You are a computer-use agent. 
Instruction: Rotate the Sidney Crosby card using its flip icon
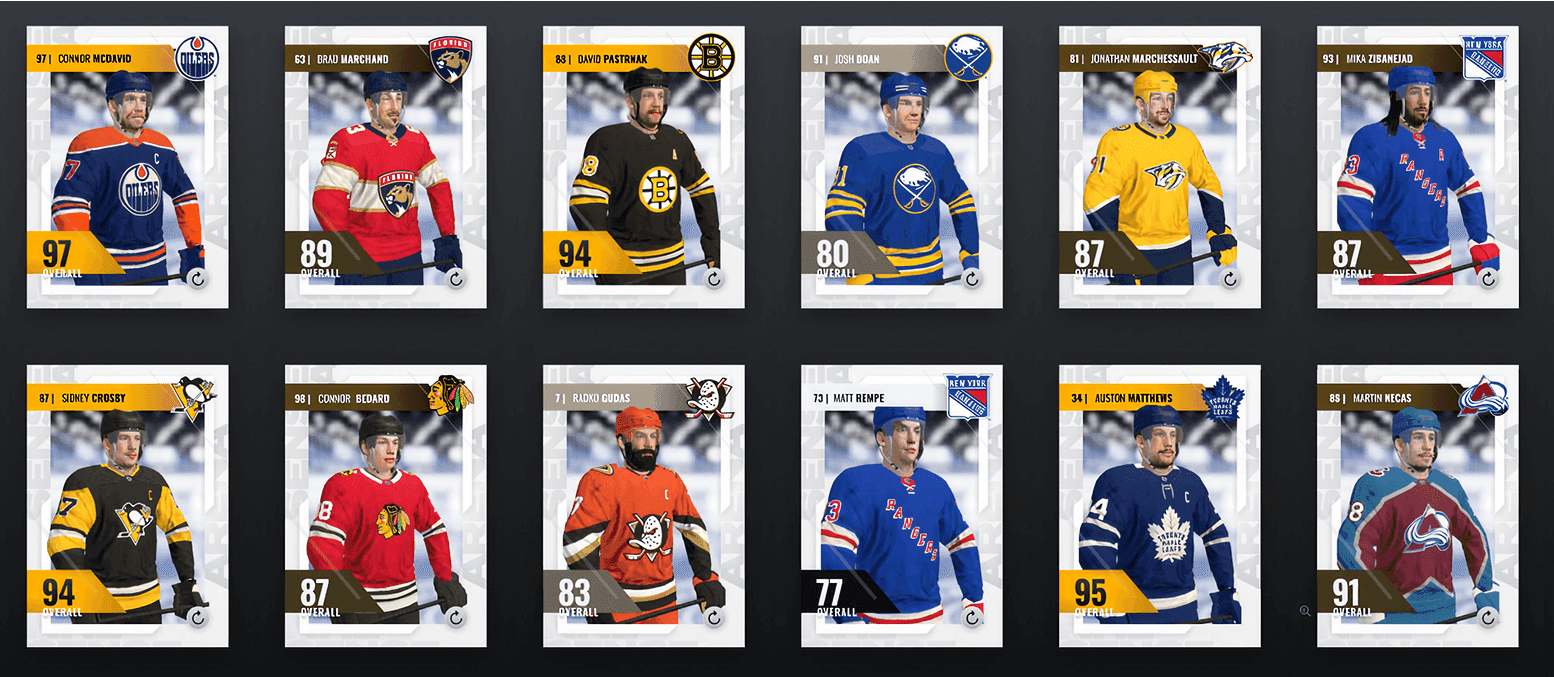198,618
